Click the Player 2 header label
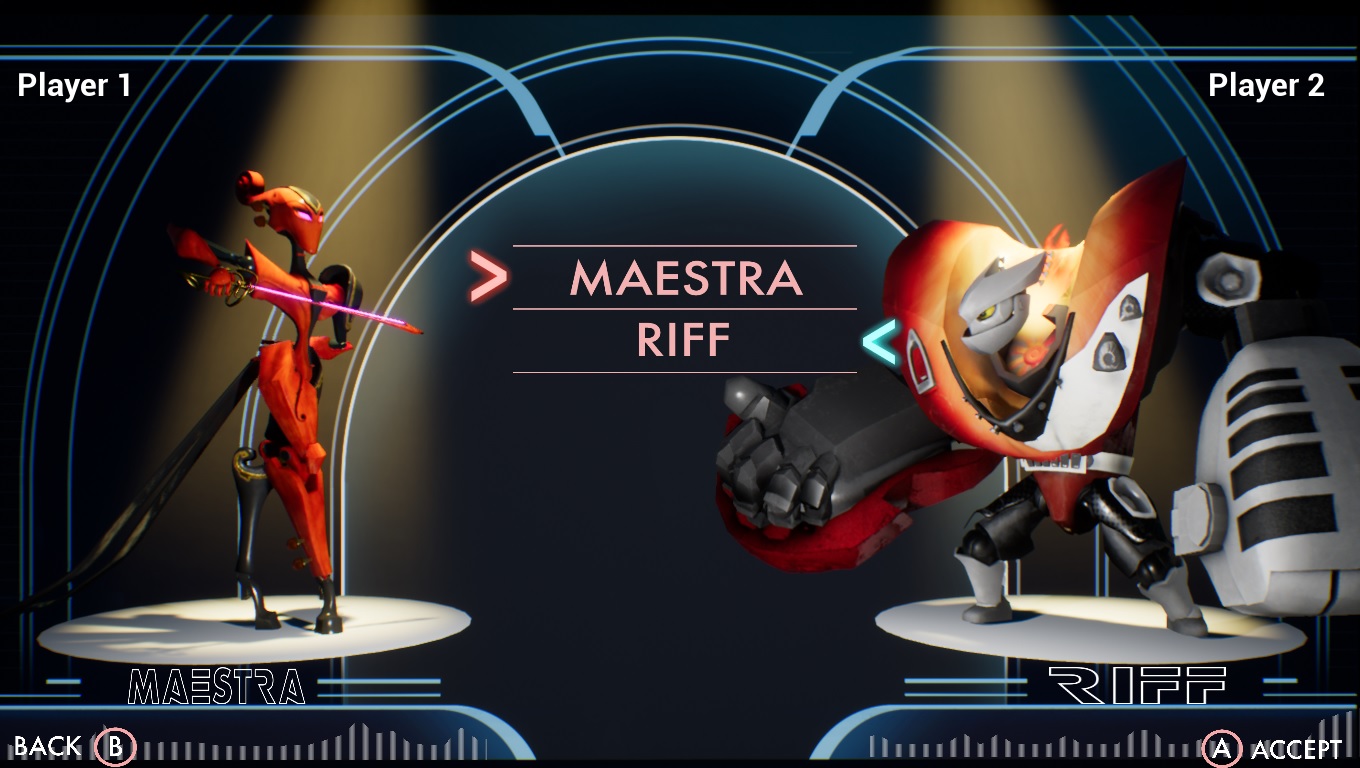The height and width of the screenshot is (768, 1360). pos(1265,85)
